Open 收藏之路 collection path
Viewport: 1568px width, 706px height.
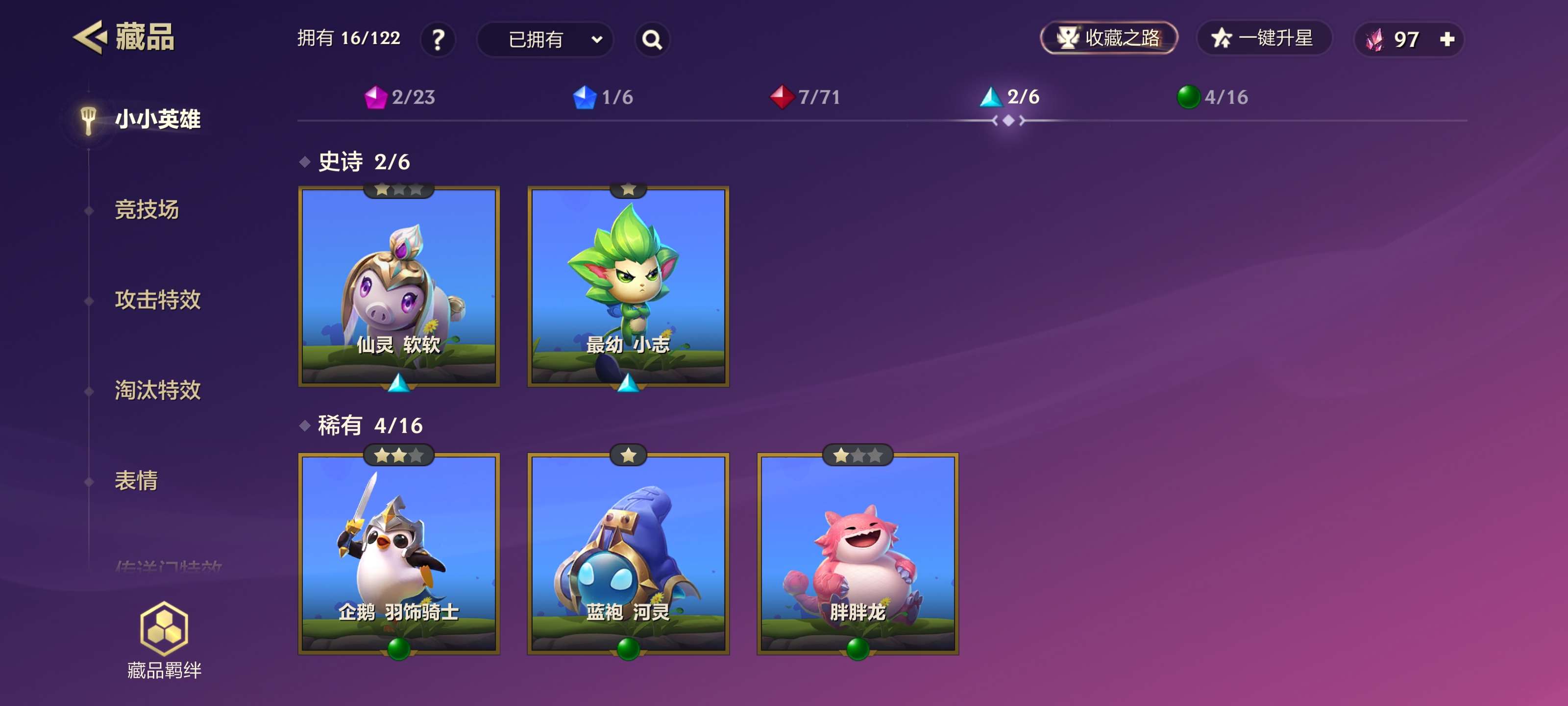click(1108, 38)
